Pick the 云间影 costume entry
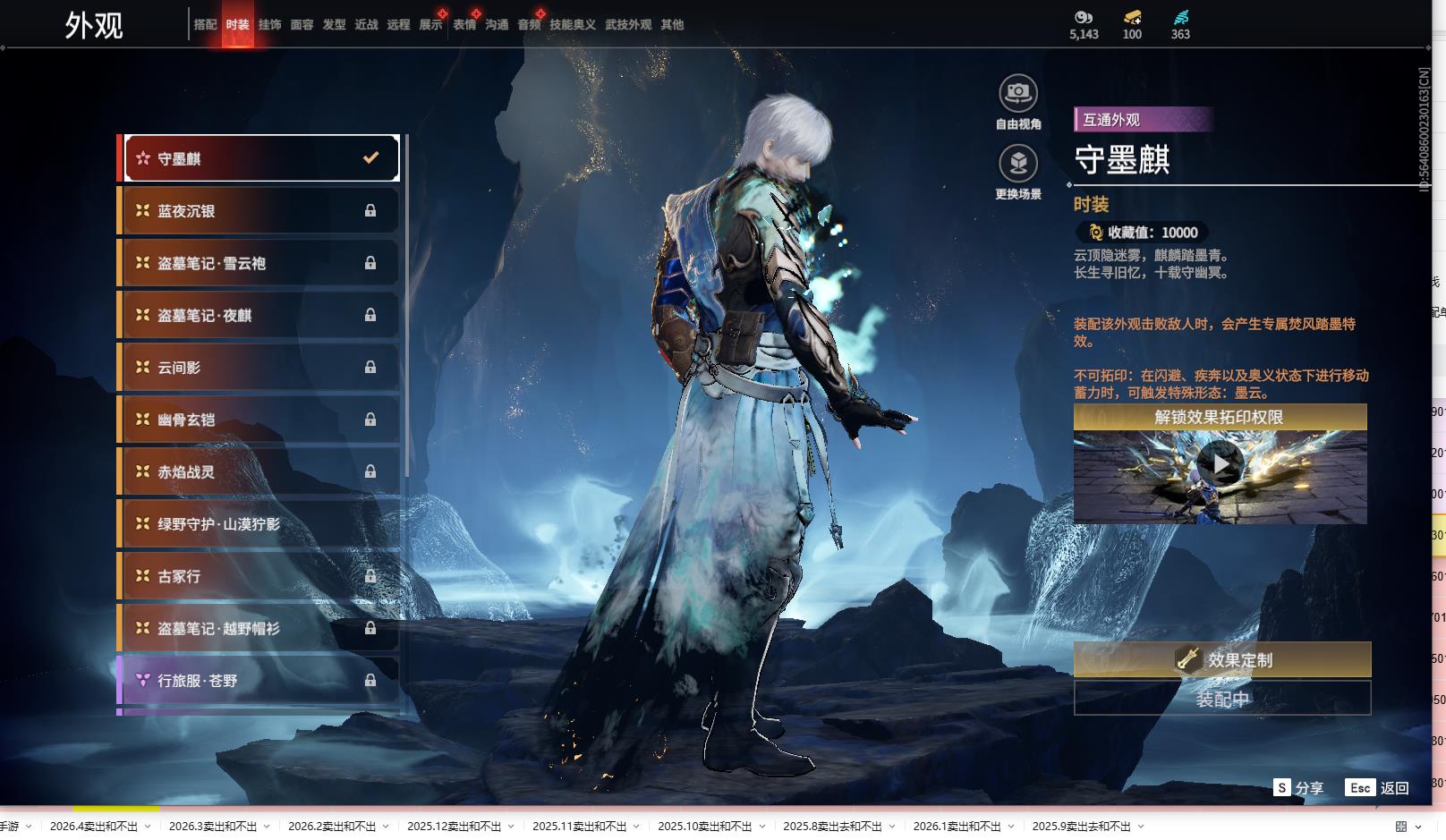The height and width of the screenshot is (840, 1446). 259,368
